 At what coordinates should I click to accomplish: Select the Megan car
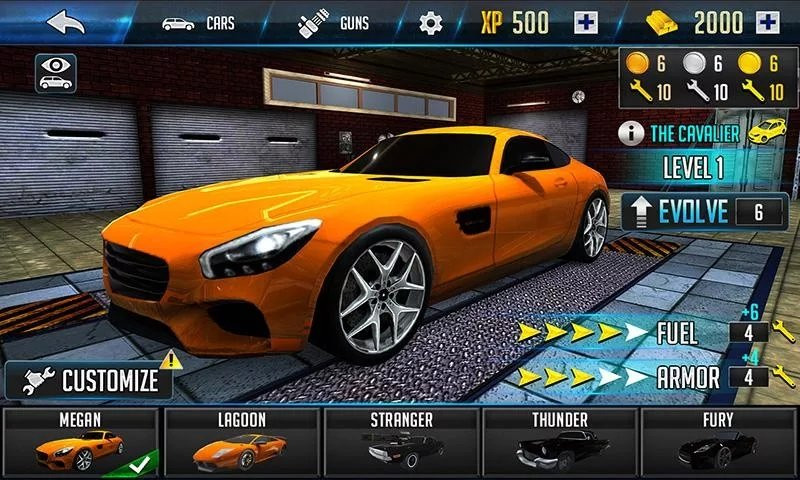[x=79, y=440]
